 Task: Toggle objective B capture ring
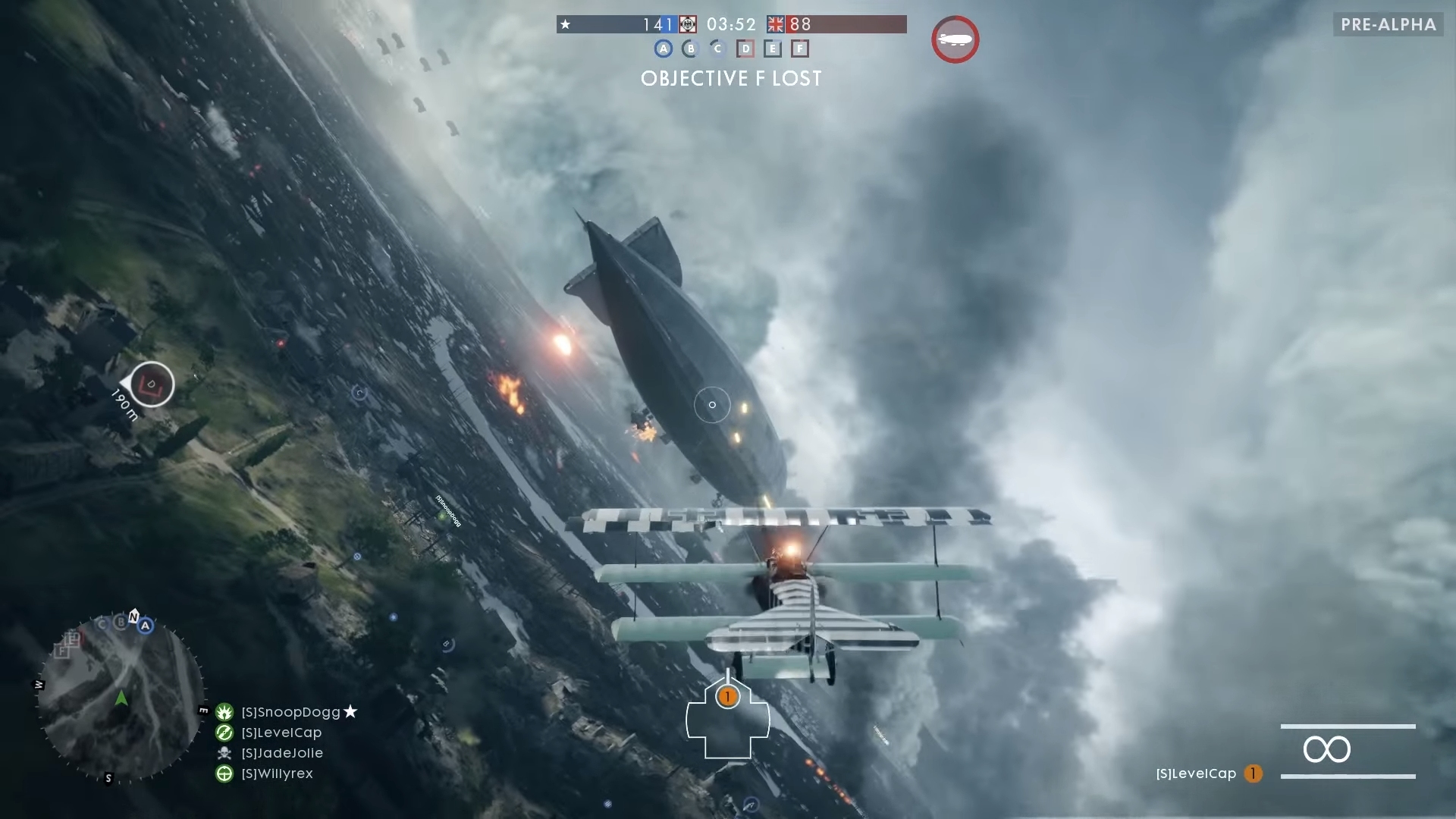[691, 49]
